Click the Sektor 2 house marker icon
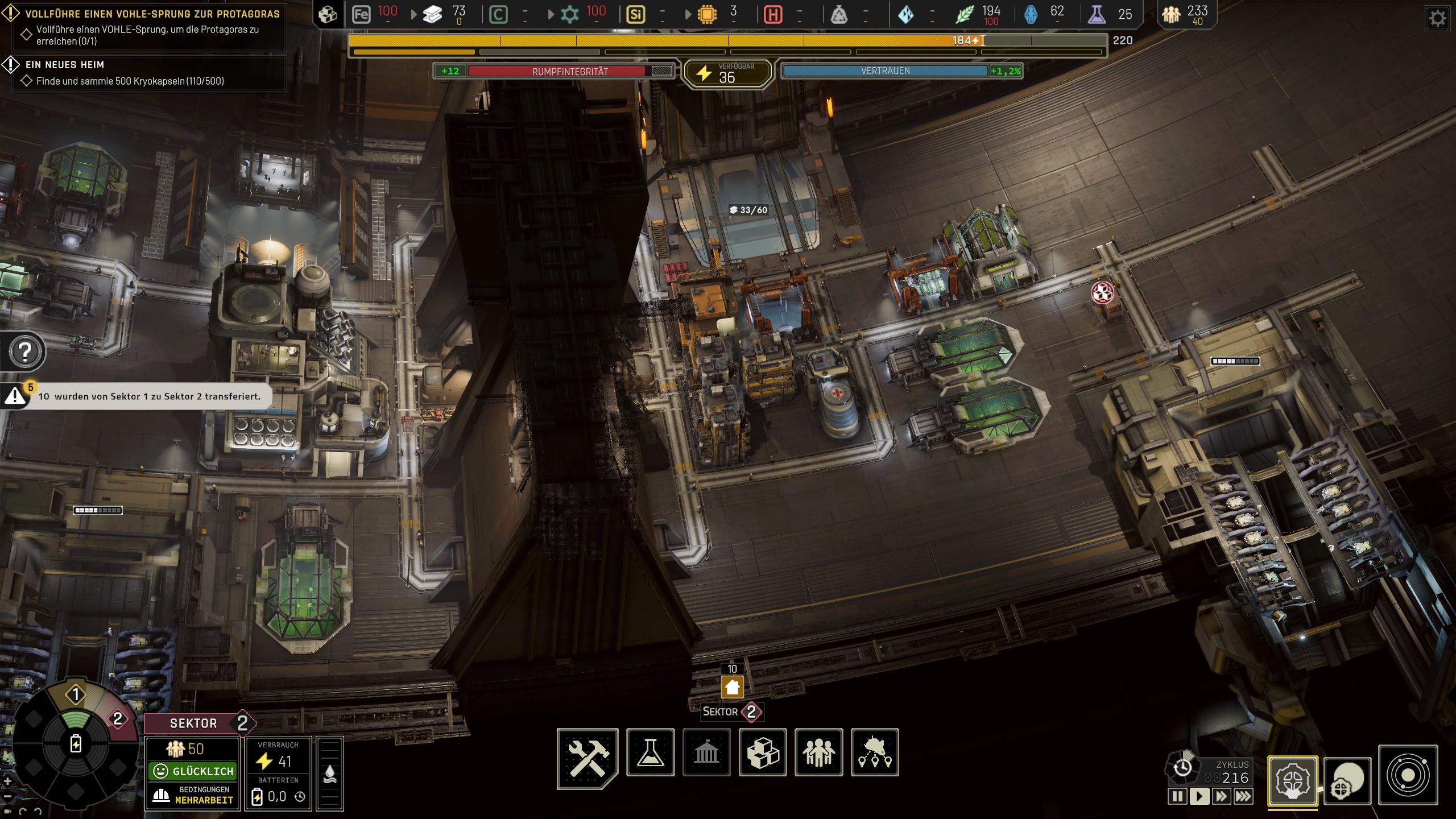Image resolution: width=1456 pixels, height=819 pixels. (x=732, y=688)
